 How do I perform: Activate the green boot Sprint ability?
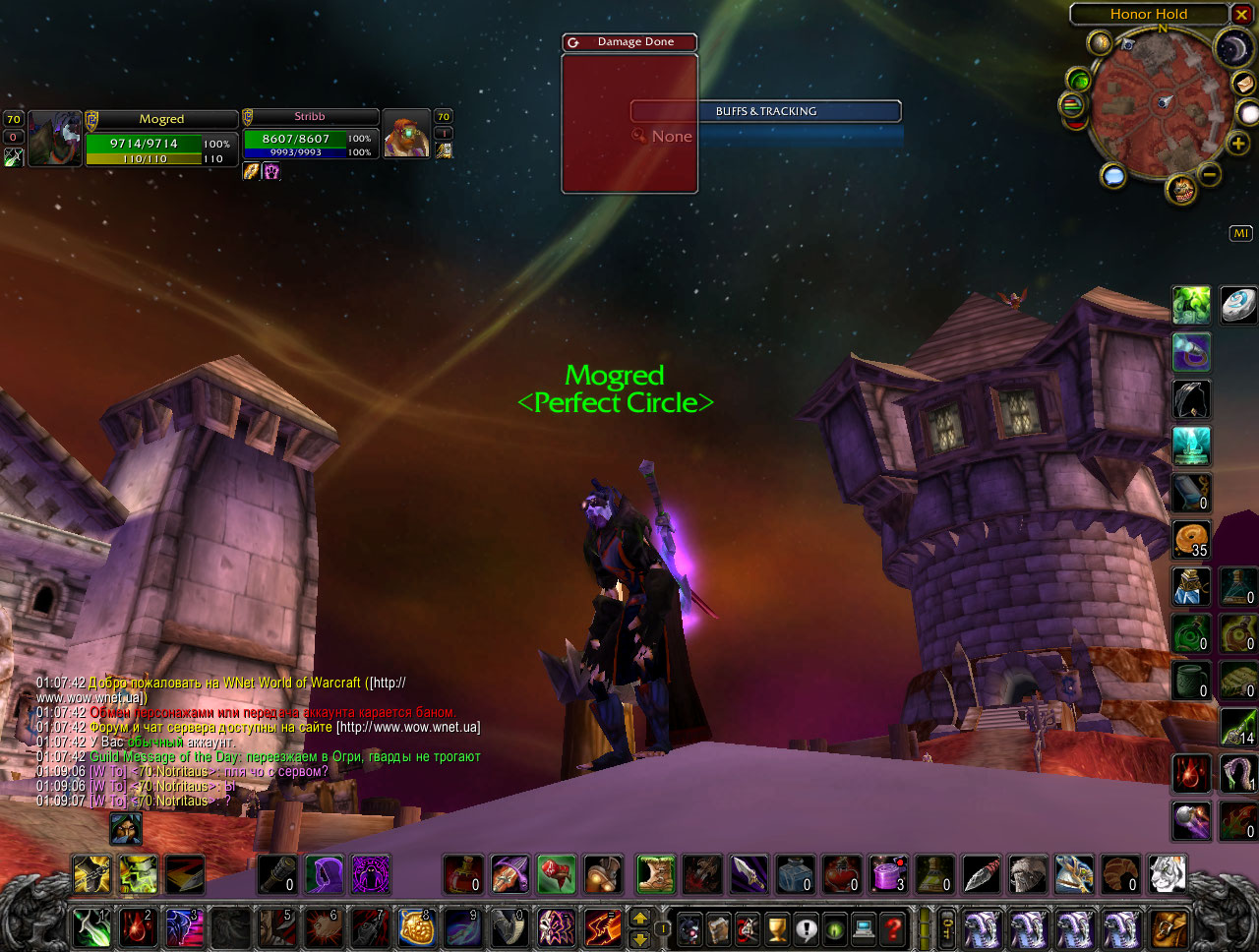point(655,874)
